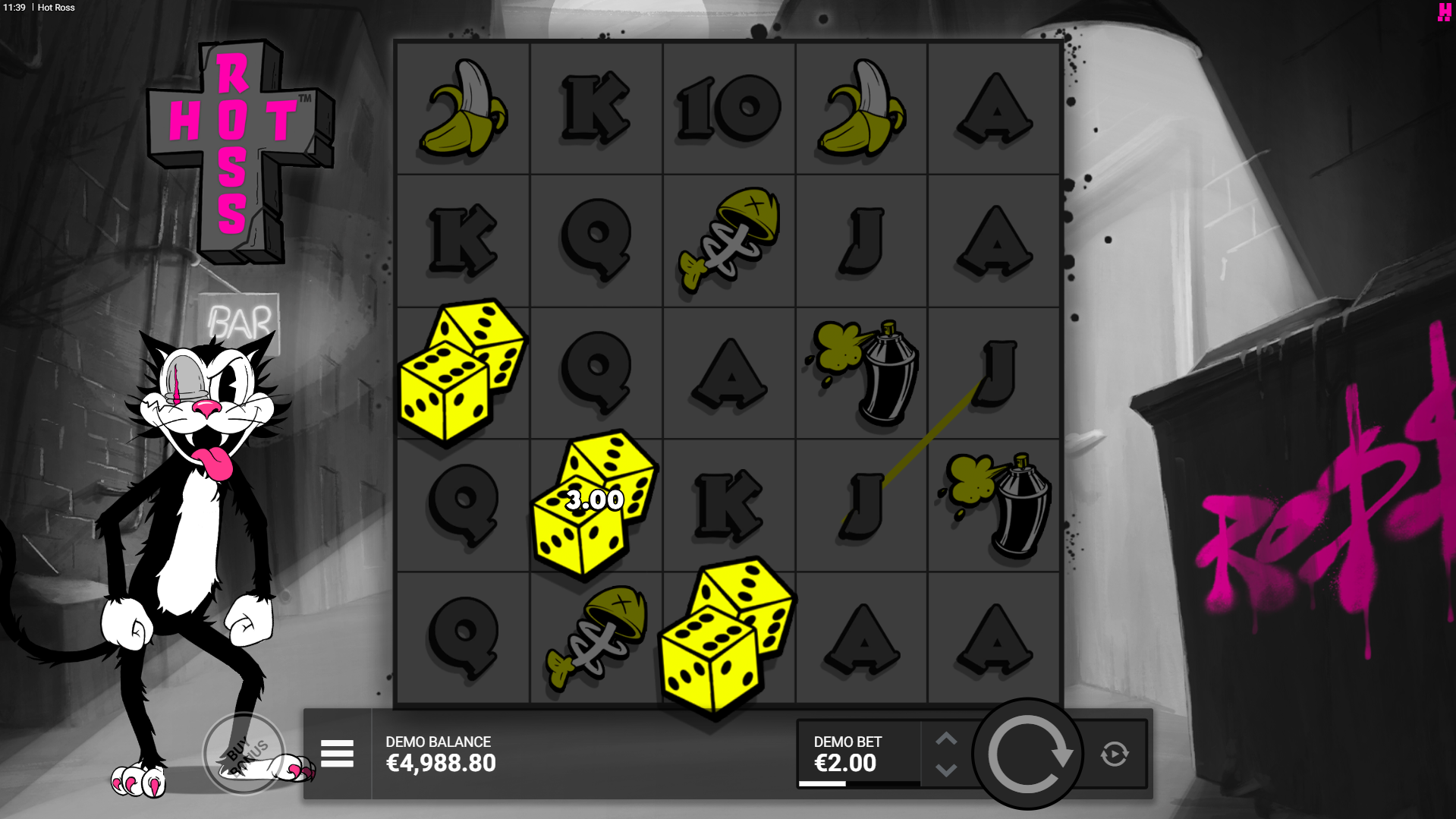Spin the reels with the circular arrow button
The width and height of the screenshot is (1456, 819).
1028,754
